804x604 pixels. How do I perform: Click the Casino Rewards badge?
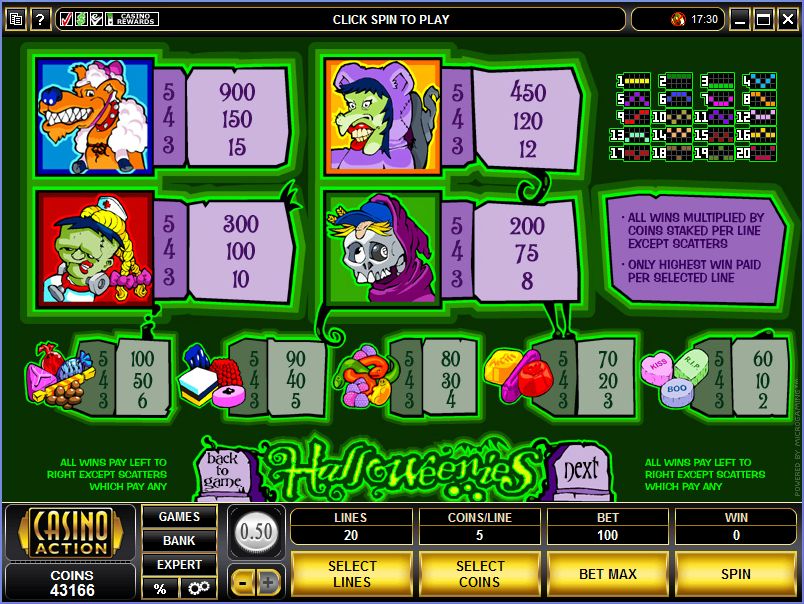133,19
